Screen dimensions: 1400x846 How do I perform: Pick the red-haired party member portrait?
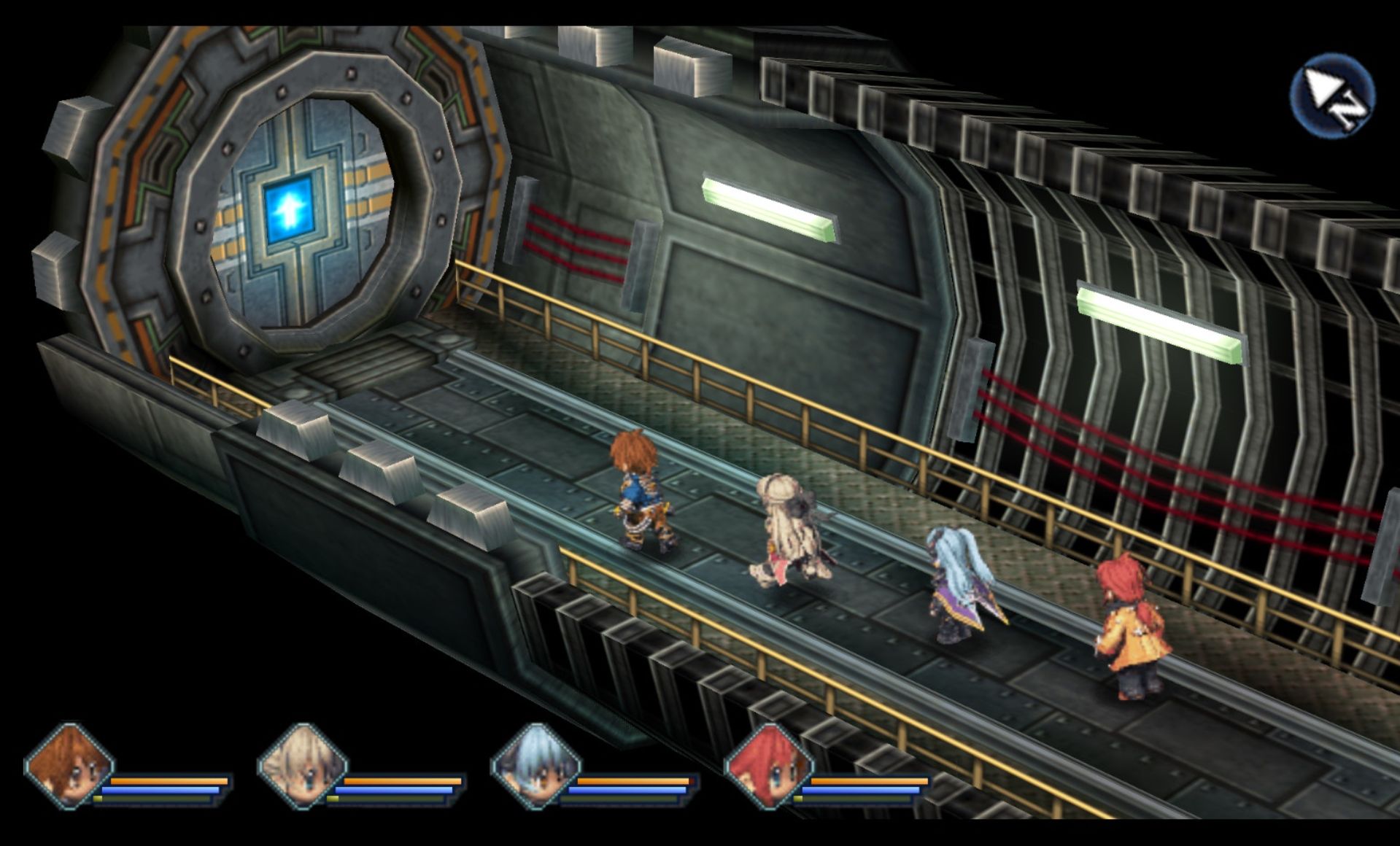tap(769, 767)
